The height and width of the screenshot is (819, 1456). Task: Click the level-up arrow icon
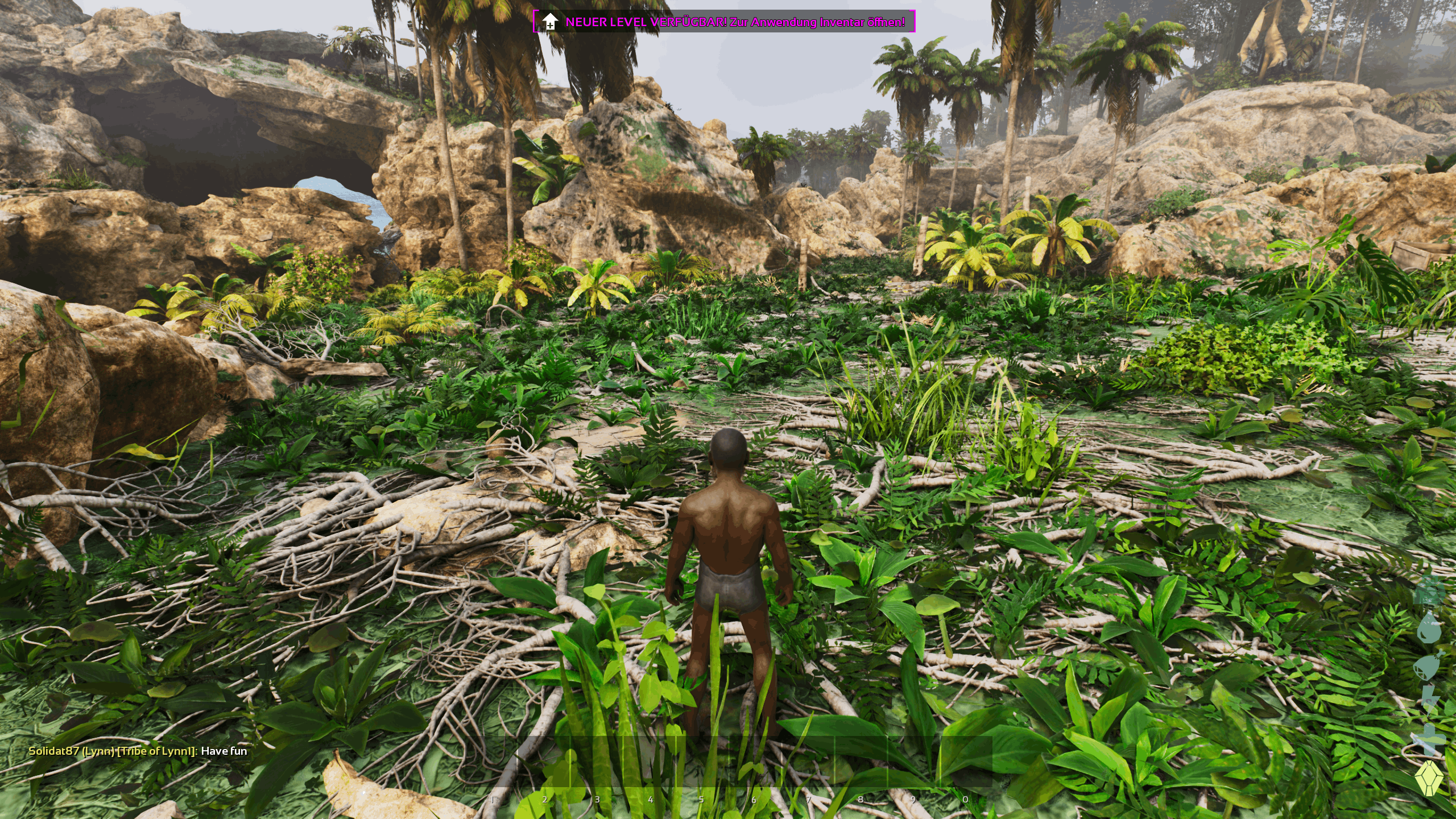(x=549, y=22)
